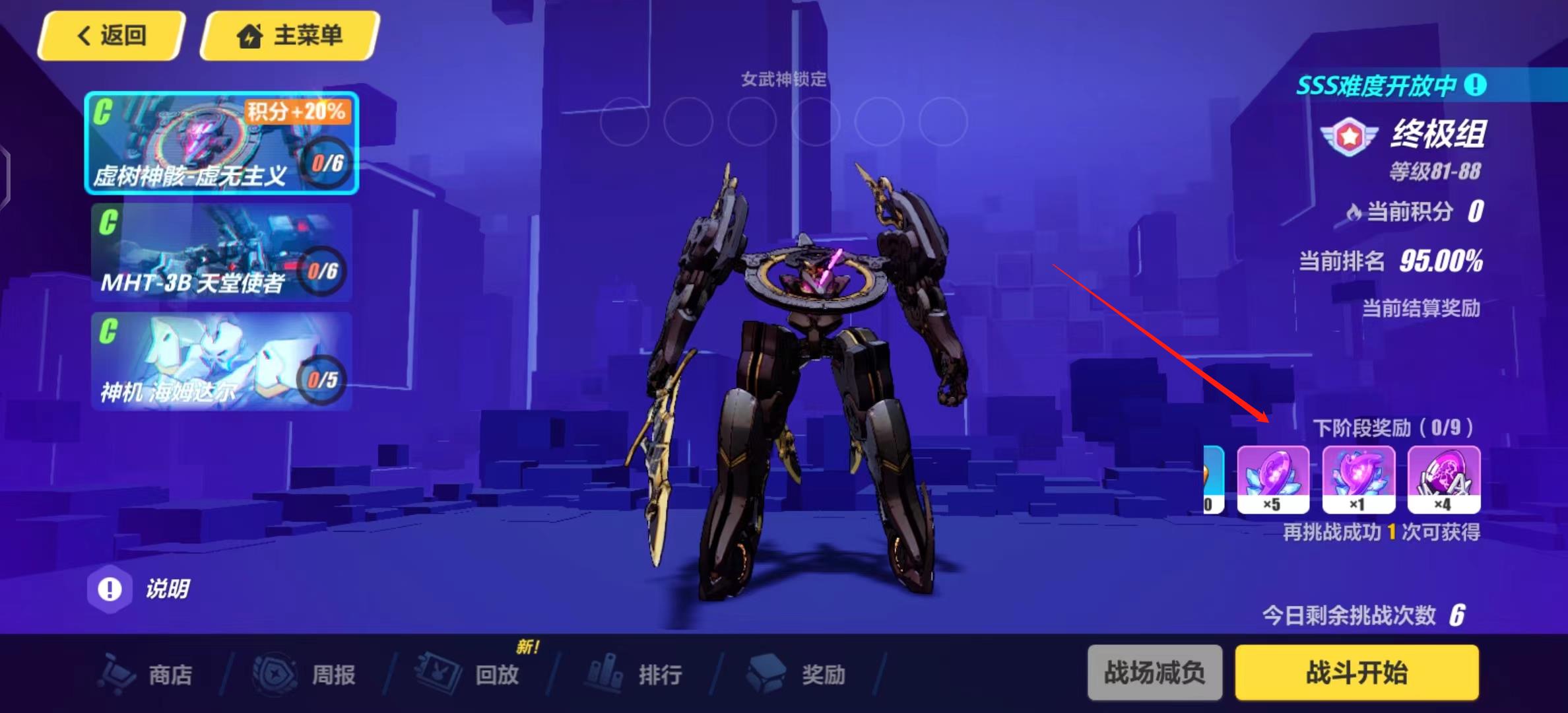Choose the MHT-3B 天堂使者 boss card
1568x713 pixels.
221,252
